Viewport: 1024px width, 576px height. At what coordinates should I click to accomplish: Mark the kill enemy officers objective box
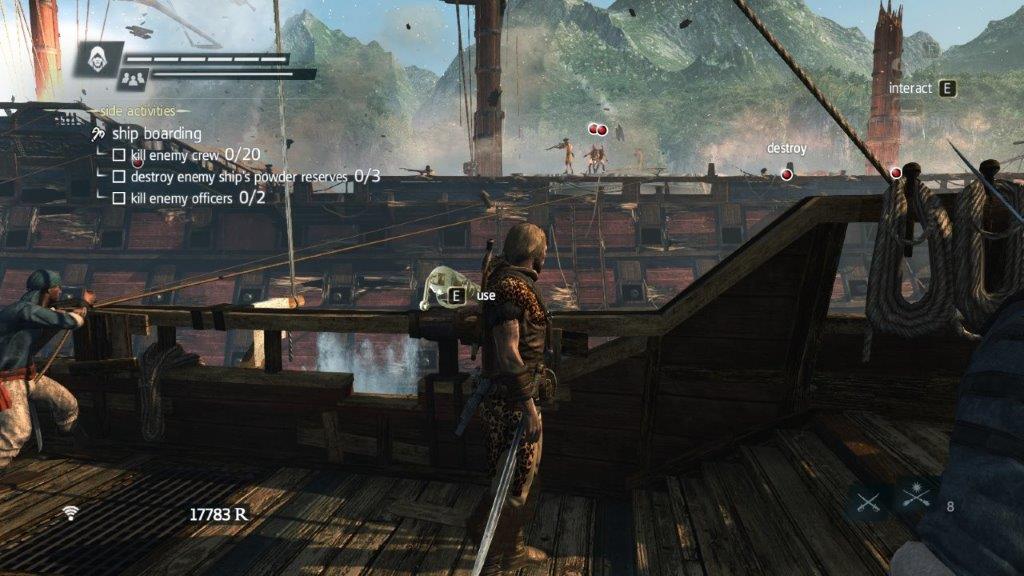pyautogui.click(x=119, y=199)
